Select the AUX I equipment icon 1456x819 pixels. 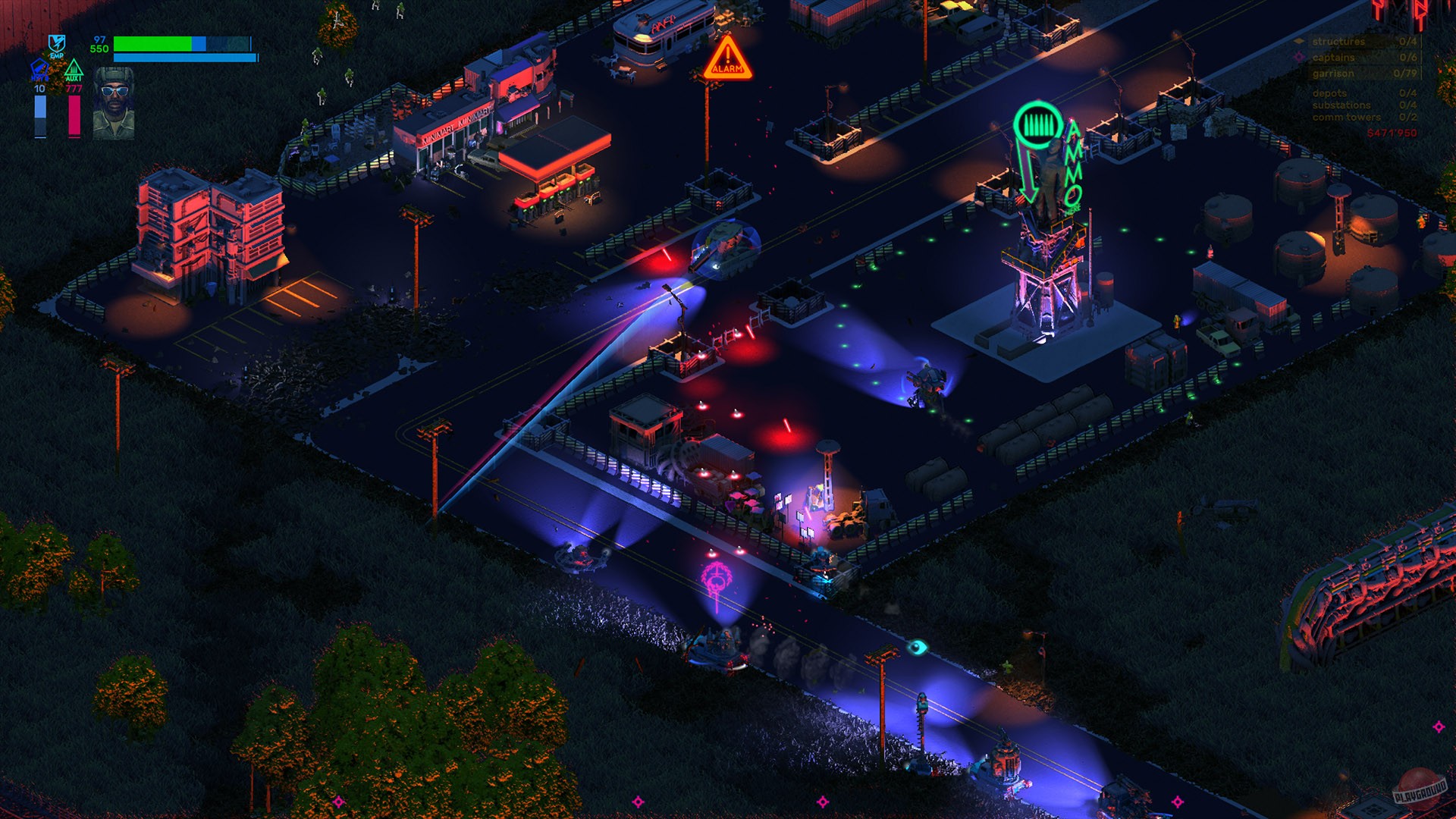(x=74, y=69)
